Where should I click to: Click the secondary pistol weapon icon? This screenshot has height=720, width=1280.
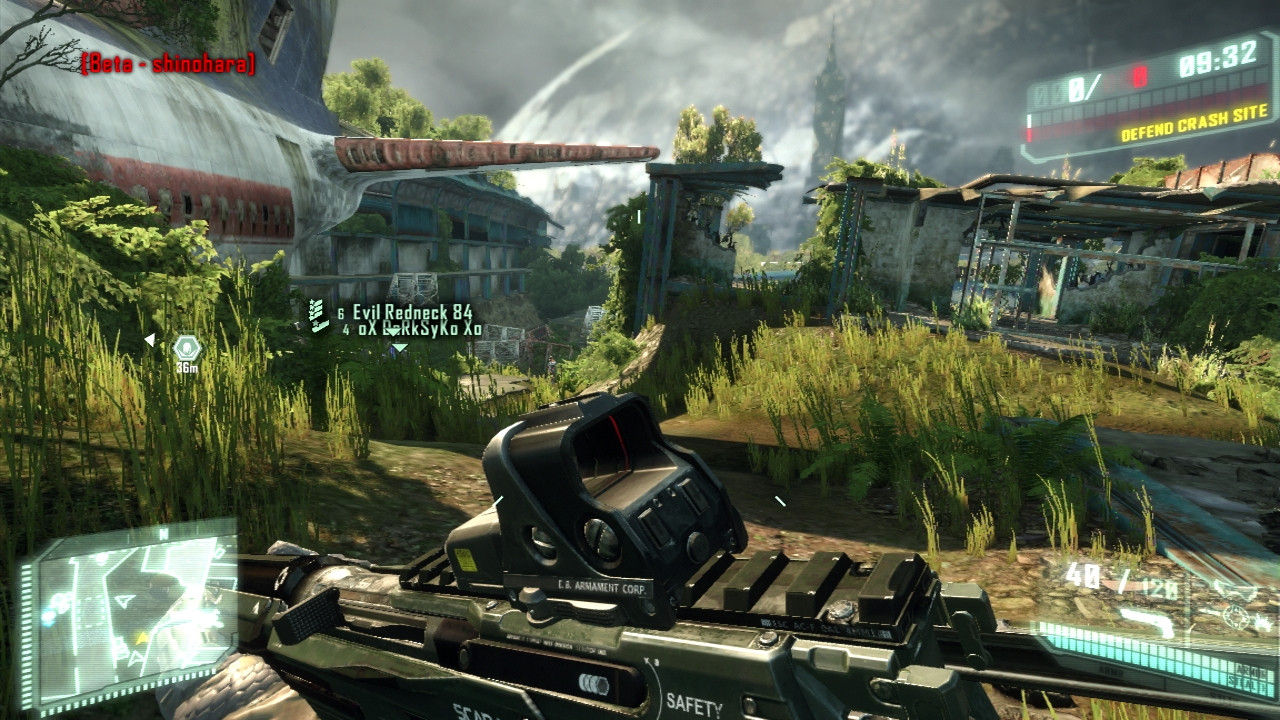point(1146,620)
